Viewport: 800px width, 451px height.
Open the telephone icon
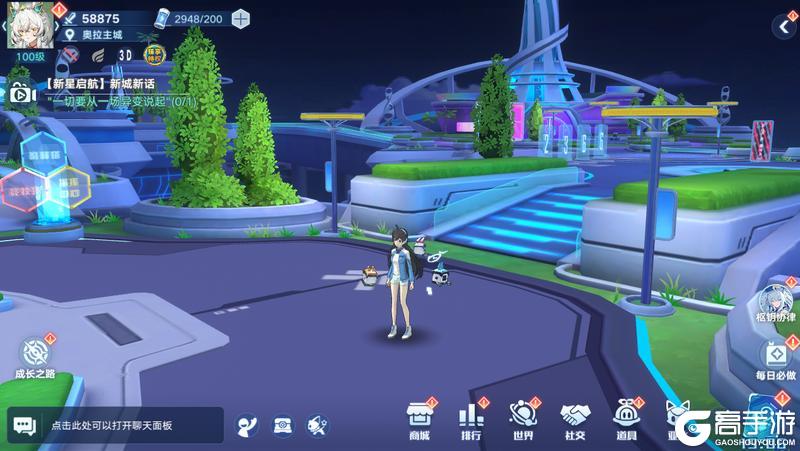pyautogui.click(x=282, y=425)
